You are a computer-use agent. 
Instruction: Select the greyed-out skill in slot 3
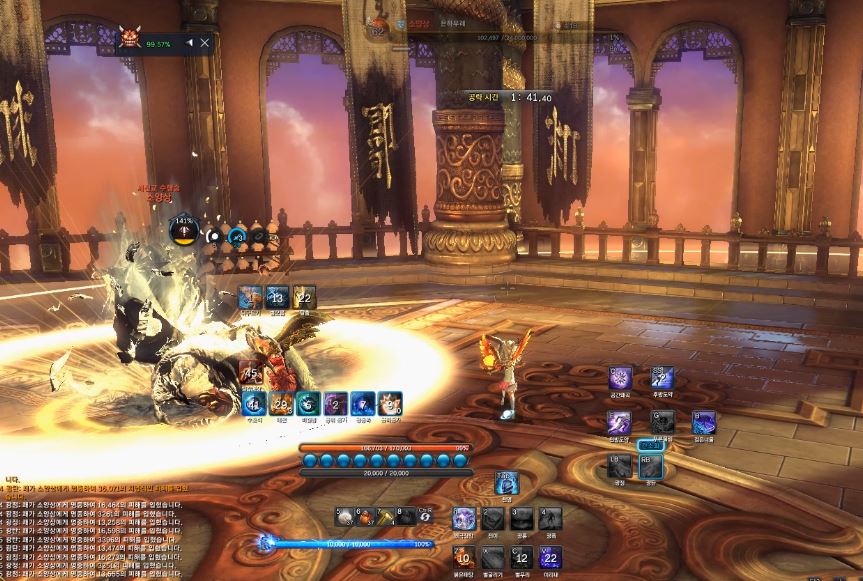click(x=521, y=518)
